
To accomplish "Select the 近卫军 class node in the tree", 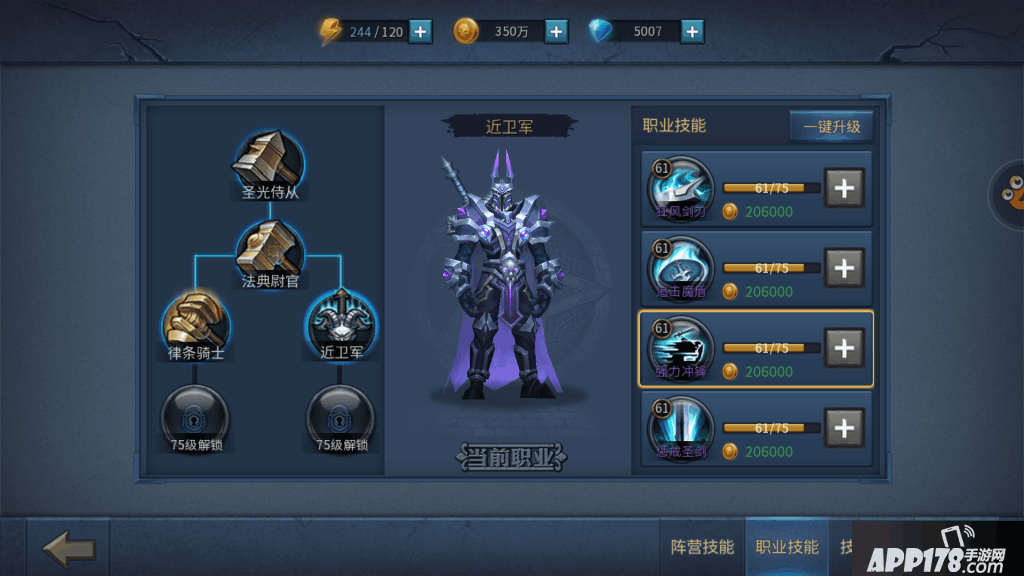I will click(341, 322).
